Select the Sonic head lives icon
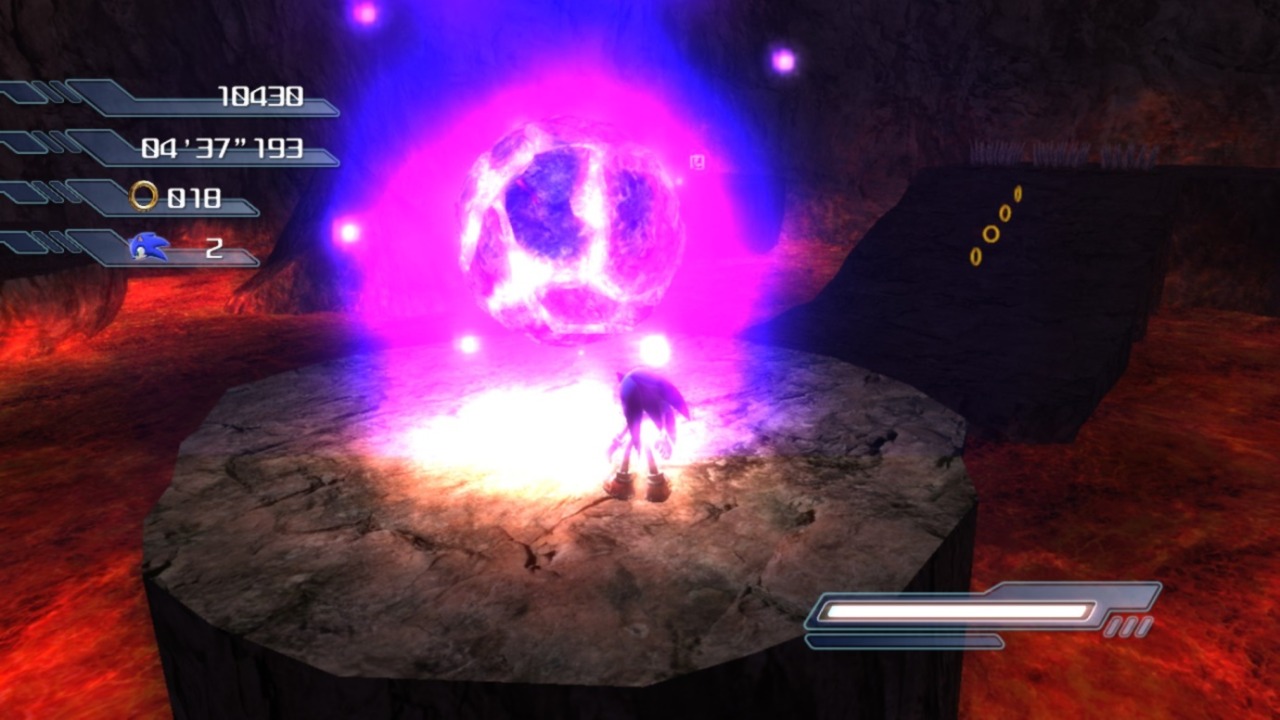 [x=149, y=246]
